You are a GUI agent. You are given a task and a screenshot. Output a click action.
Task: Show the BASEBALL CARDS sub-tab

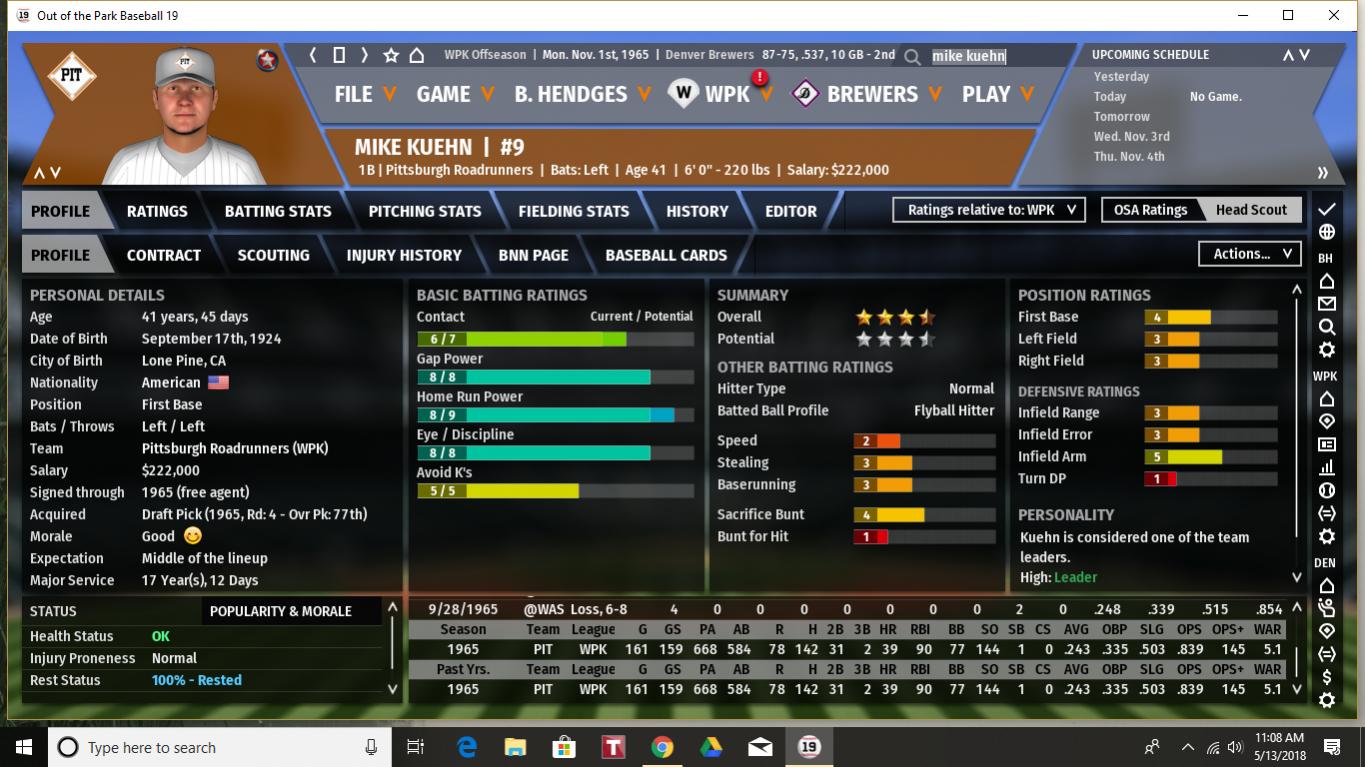pos(666,255)
